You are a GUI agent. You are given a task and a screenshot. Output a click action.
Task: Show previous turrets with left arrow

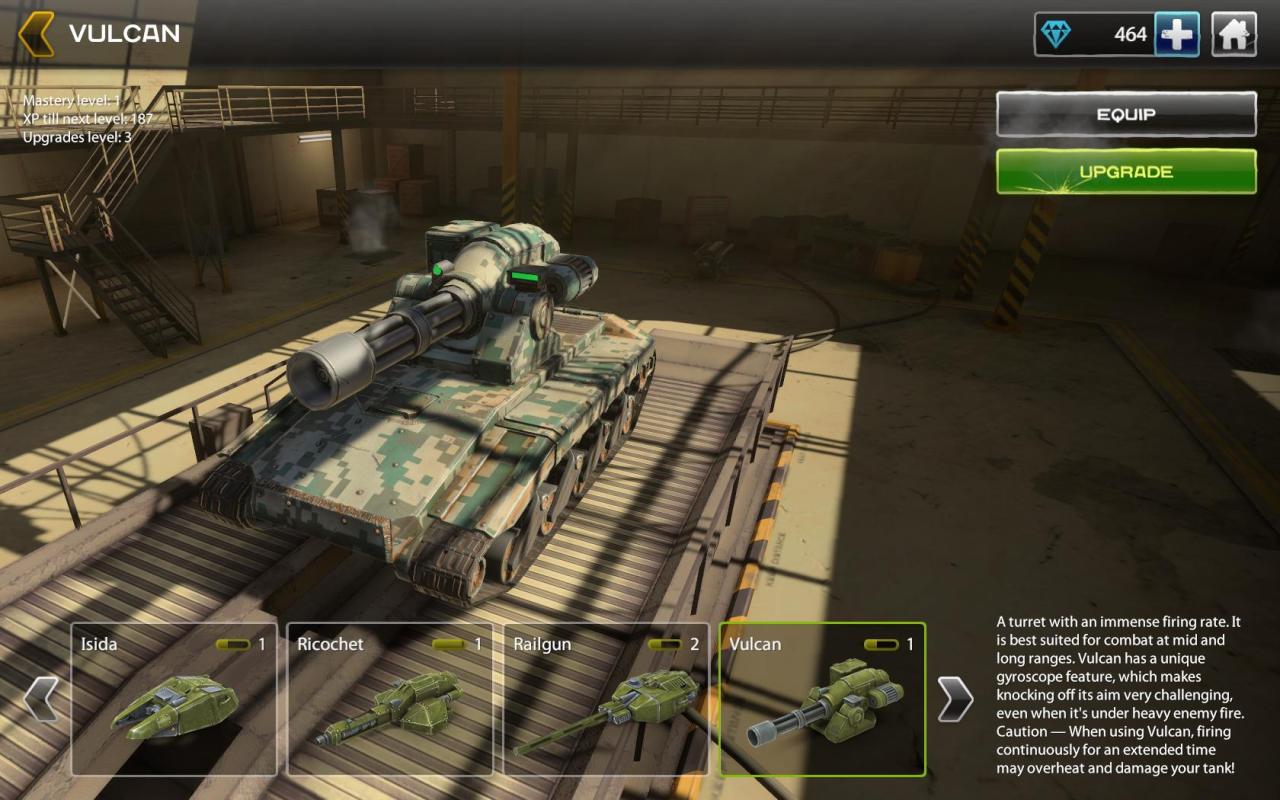click(41, 699)
